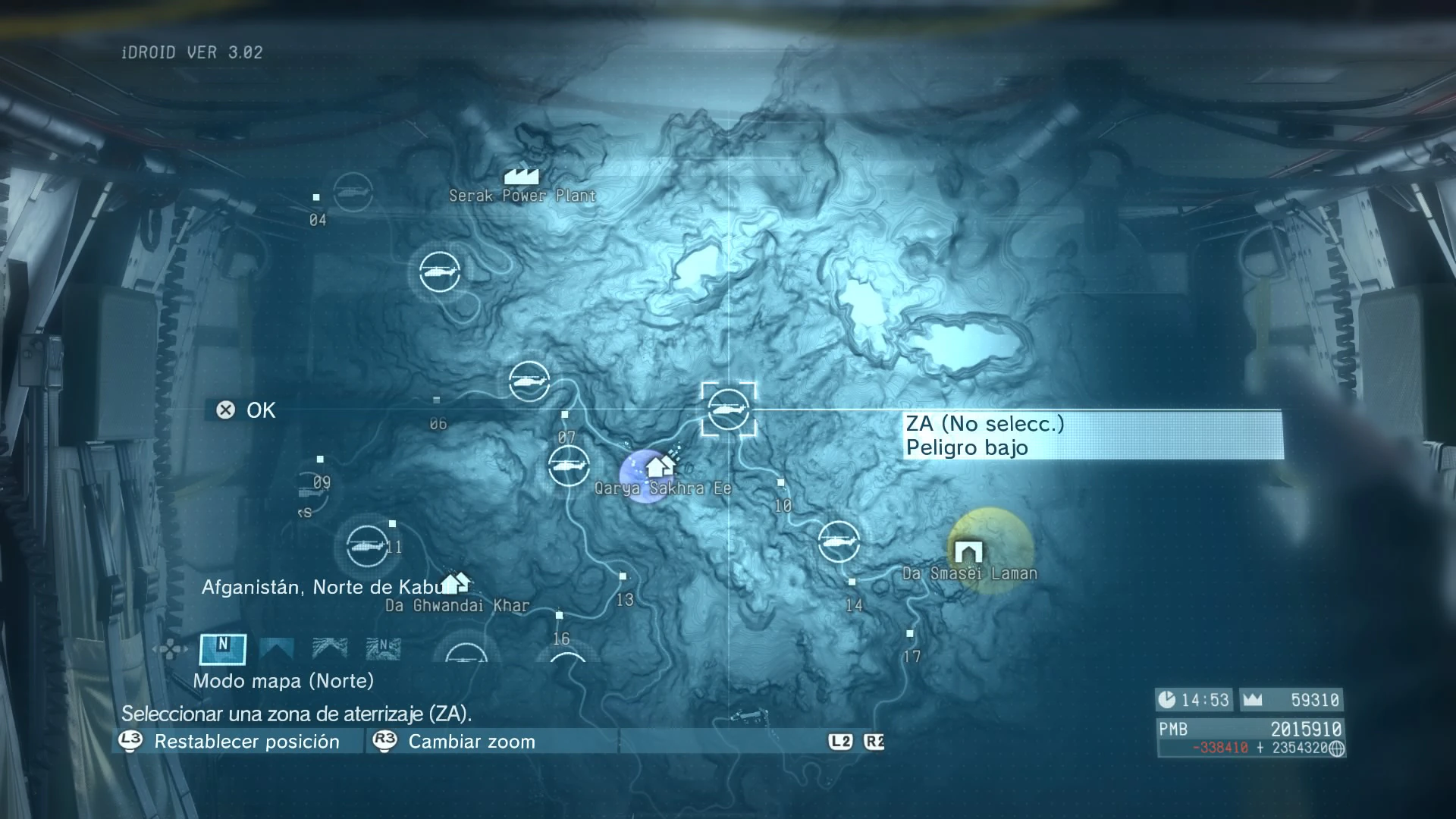The image size is (1456, 819).
Task: Pick the landing zone just west of Qarya Sakhra Ee
Action: [568, 466]
